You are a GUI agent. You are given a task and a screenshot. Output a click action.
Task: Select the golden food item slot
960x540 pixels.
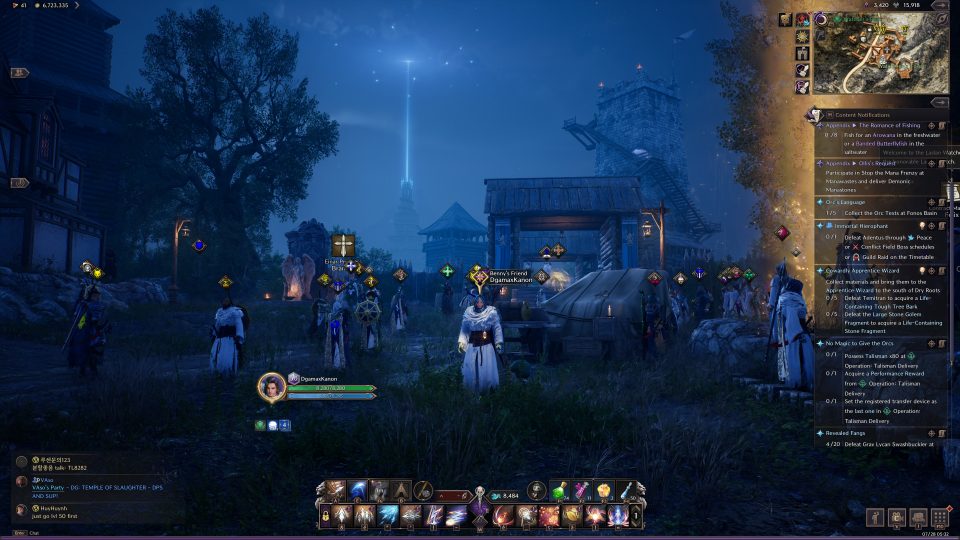point(604,490)
